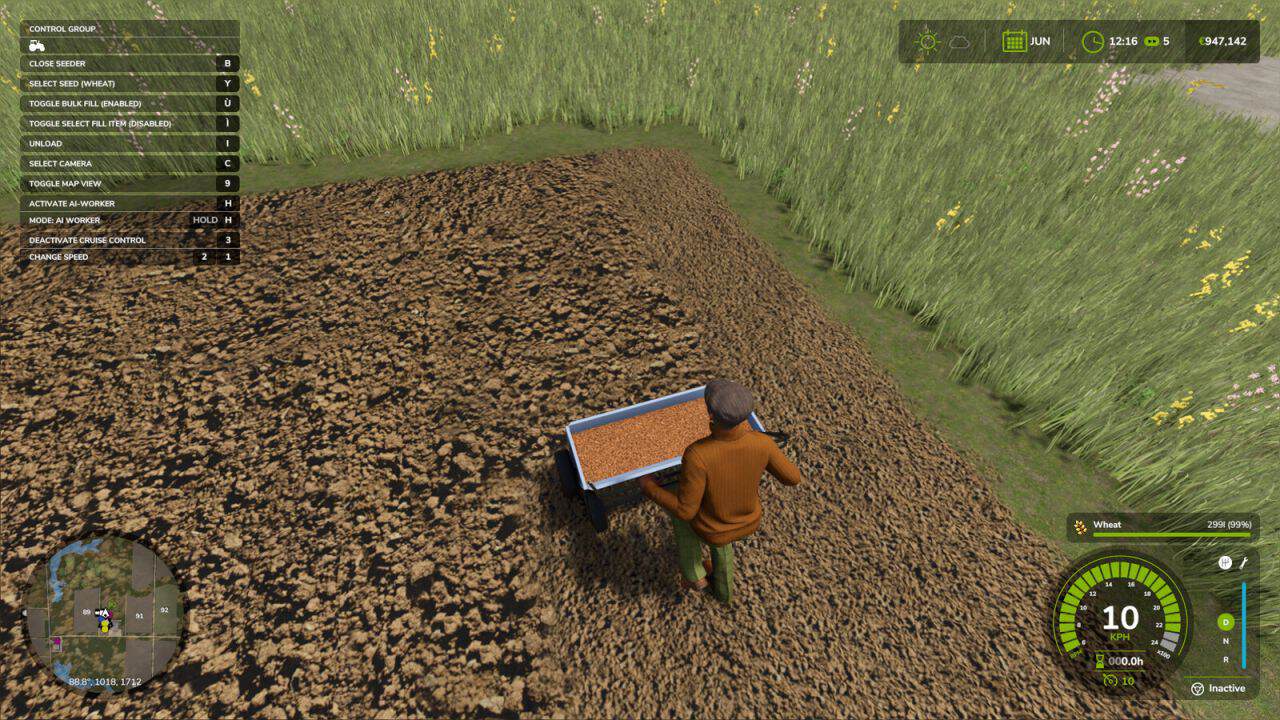The height and width of the screenshot is (720, 1280).
Task: Select the sun weather icon
Action: pyautogui.click(x=927, y=41)
